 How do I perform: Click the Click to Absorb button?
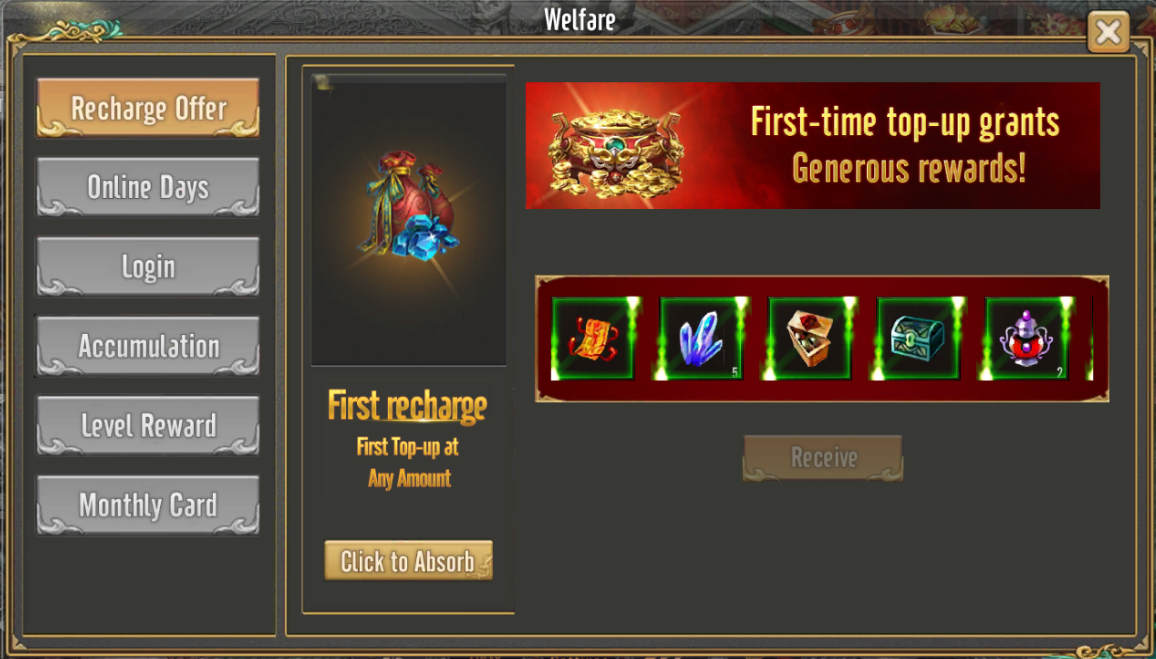coord(408,561)
